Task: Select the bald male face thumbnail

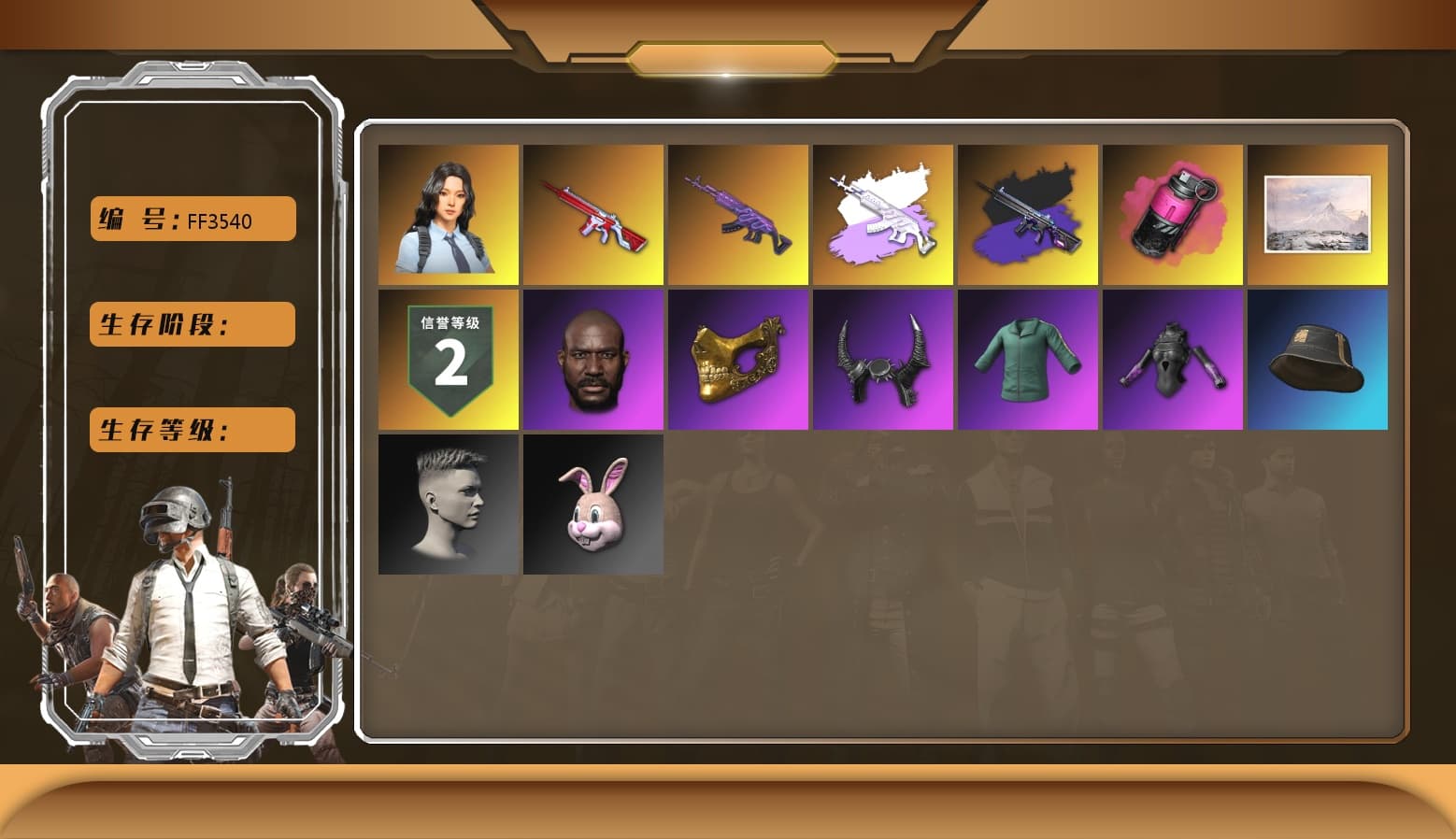Action: pyautogui.click(x=592, y=359)
